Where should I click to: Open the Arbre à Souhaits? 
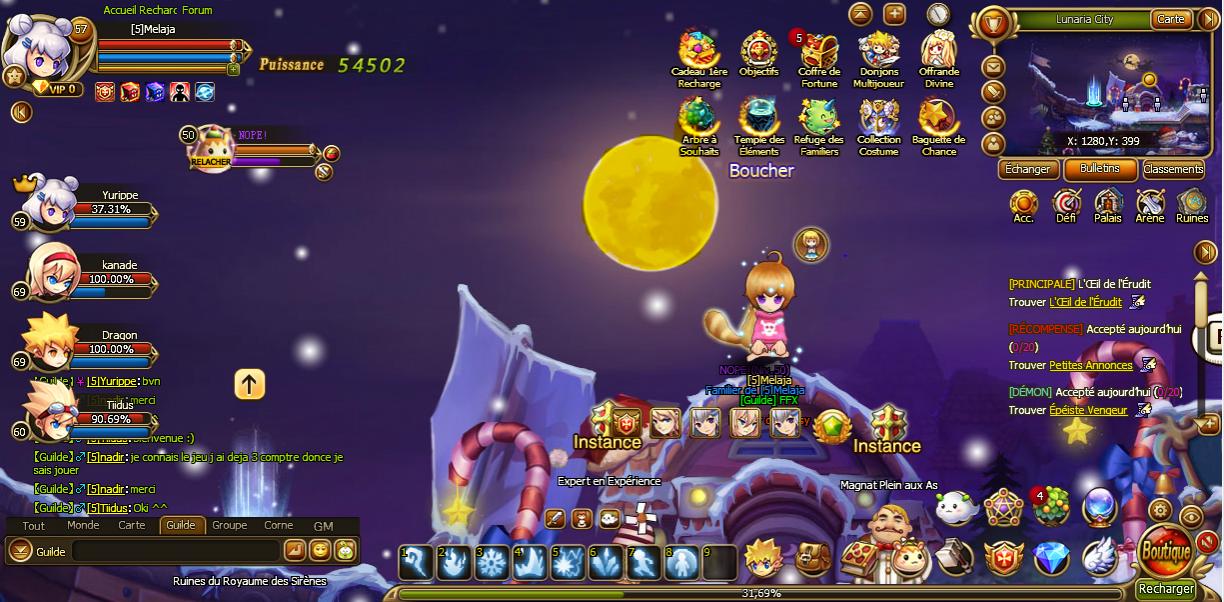pos(699,121)
